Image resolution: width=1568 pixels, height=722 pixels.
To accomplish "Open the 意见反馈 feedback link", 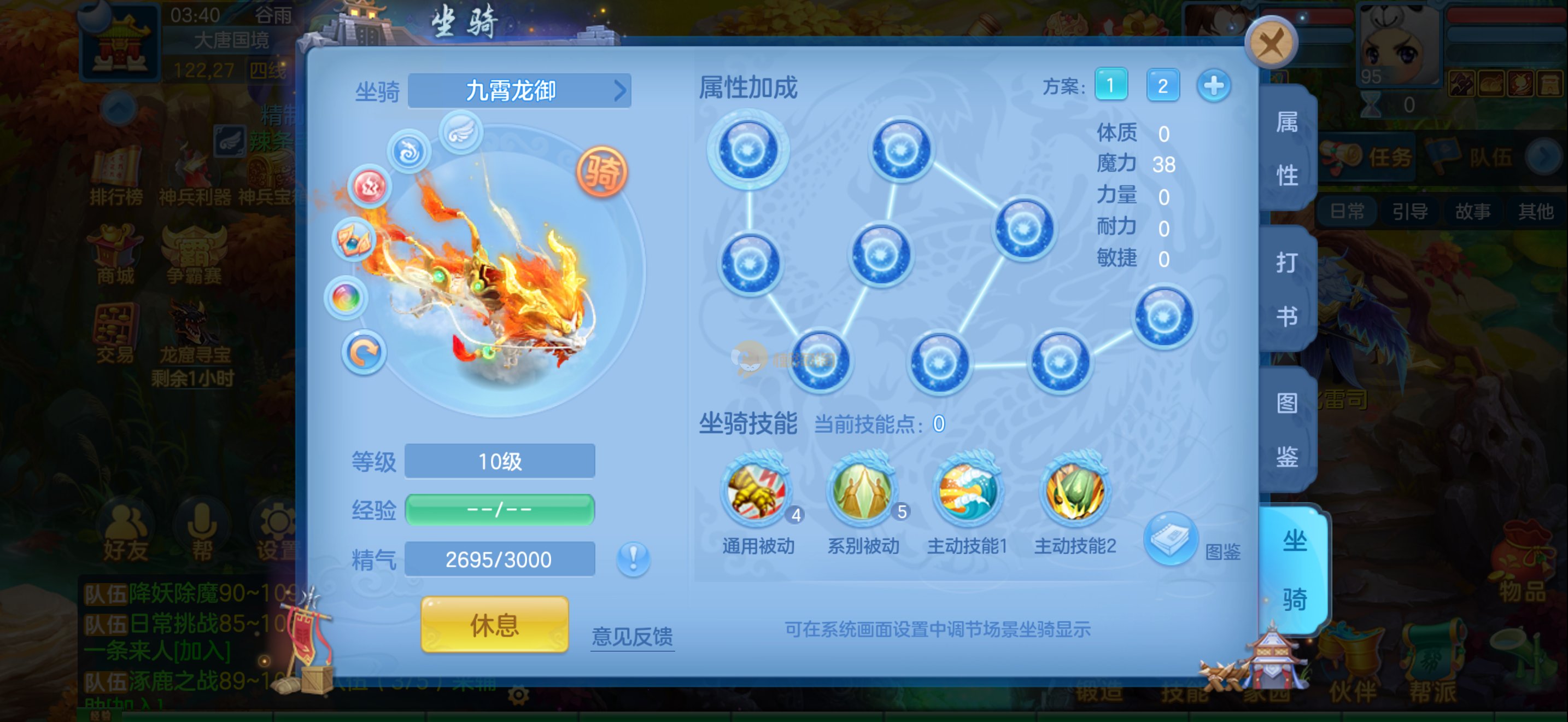I will pyautogui.click(x=632, y=636).
